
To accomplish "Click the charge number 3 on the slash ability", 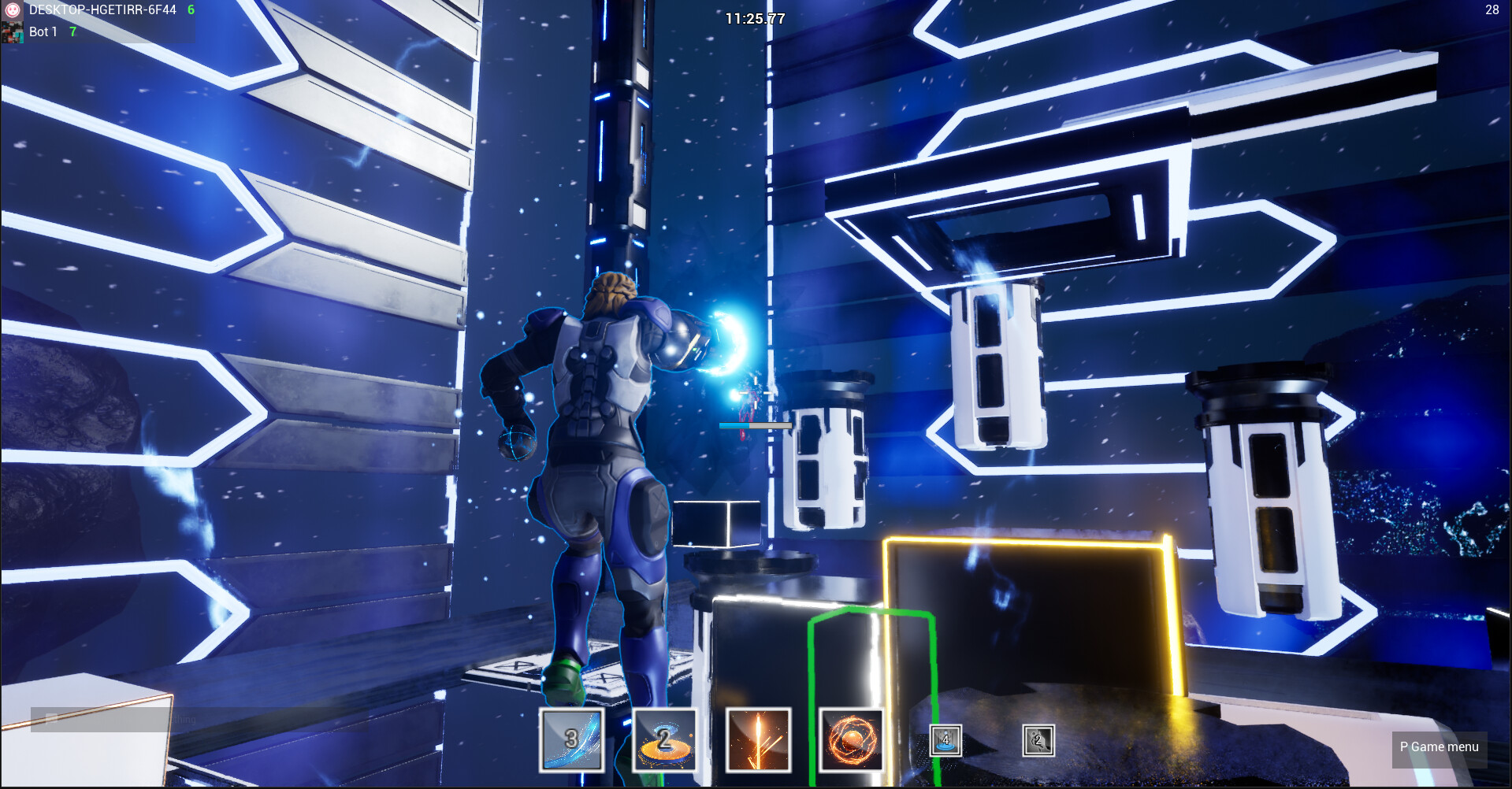I will pyautogui.click(x=570, y=738).
